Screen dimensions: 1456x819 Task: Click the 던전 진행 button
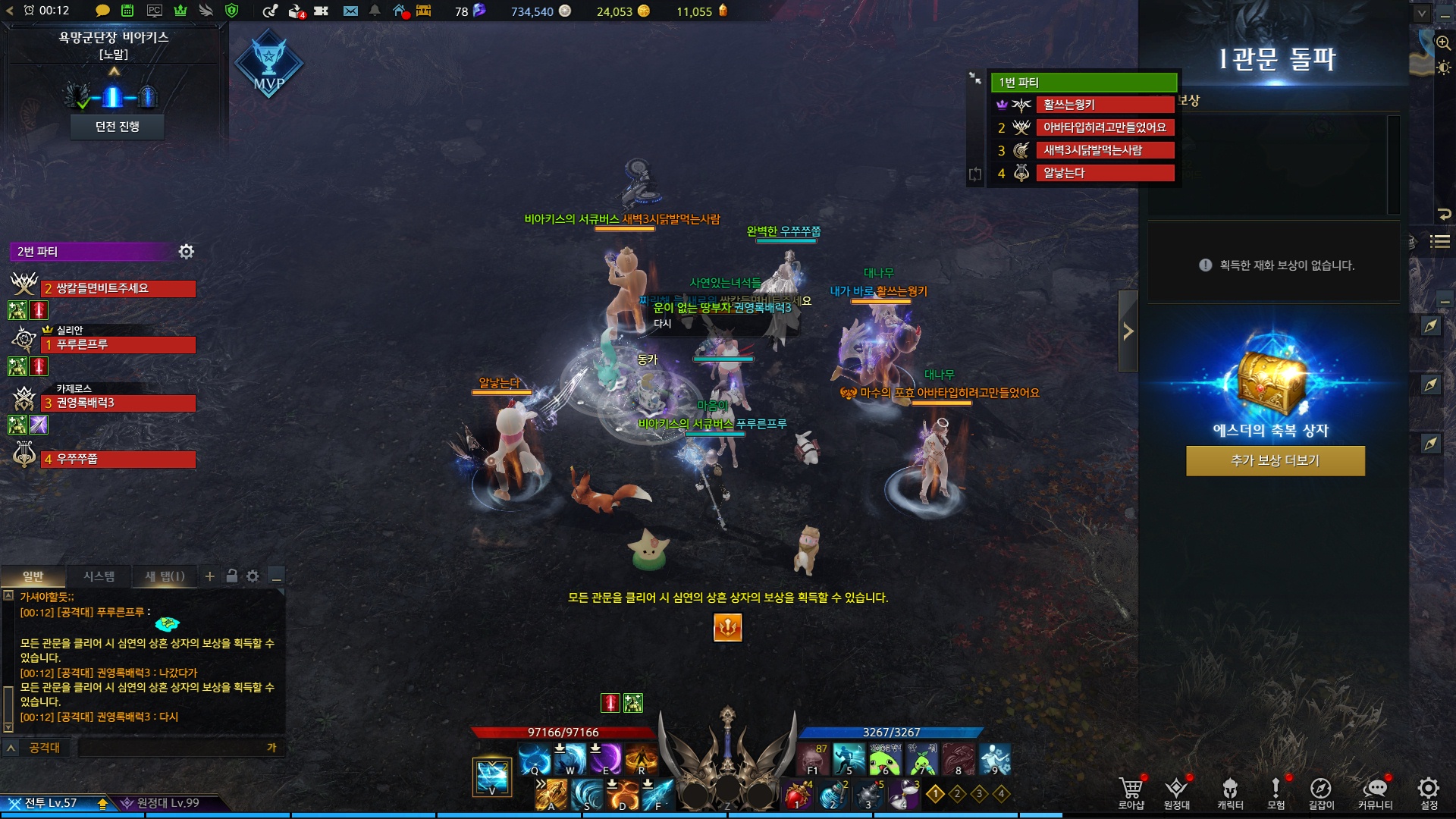[x=117, y=127]
